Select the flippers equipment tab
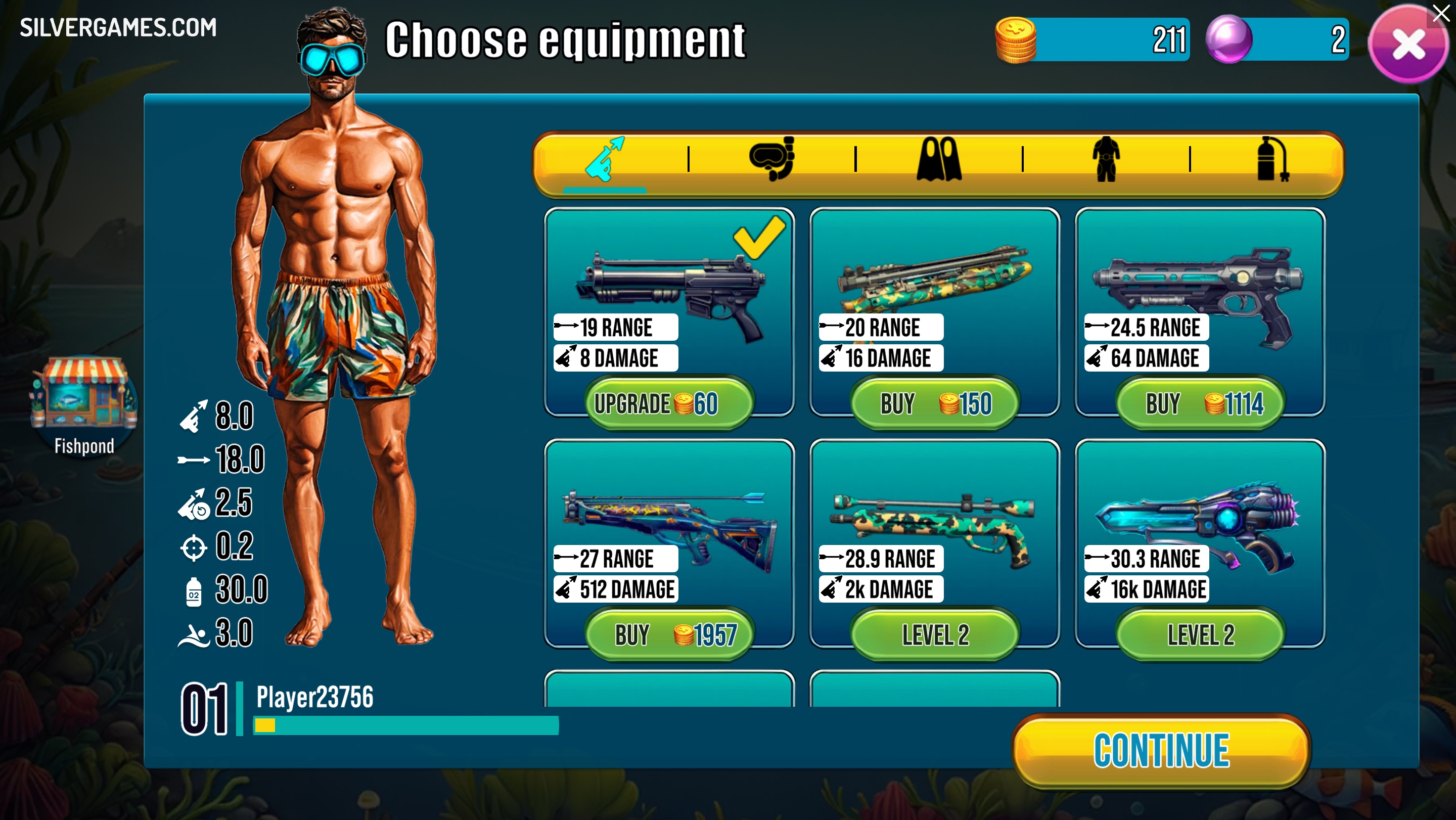This screenshot has width=1456, height=820. tap(938, 159)
